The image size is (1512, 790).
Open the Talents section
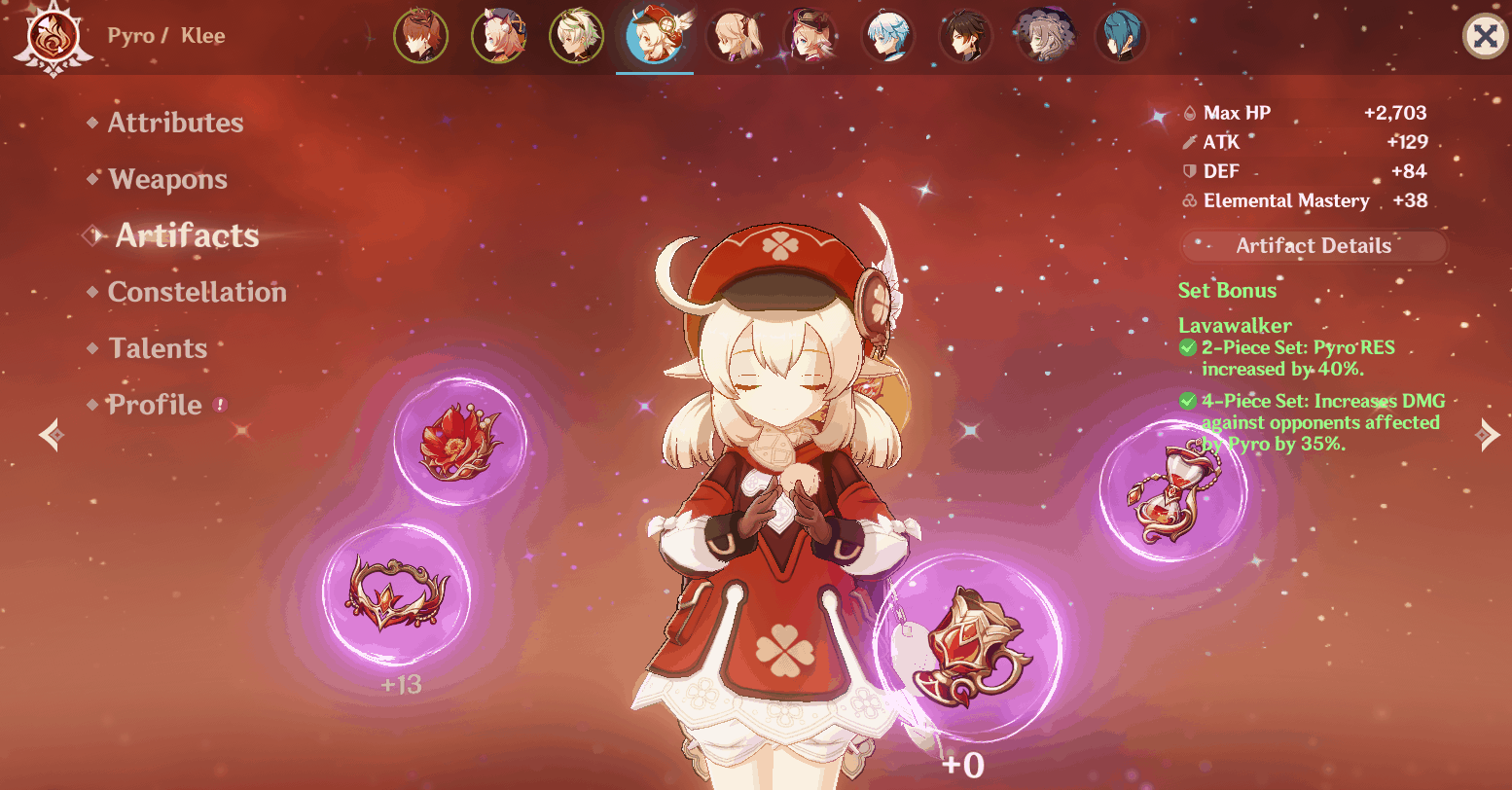(159, 348)
